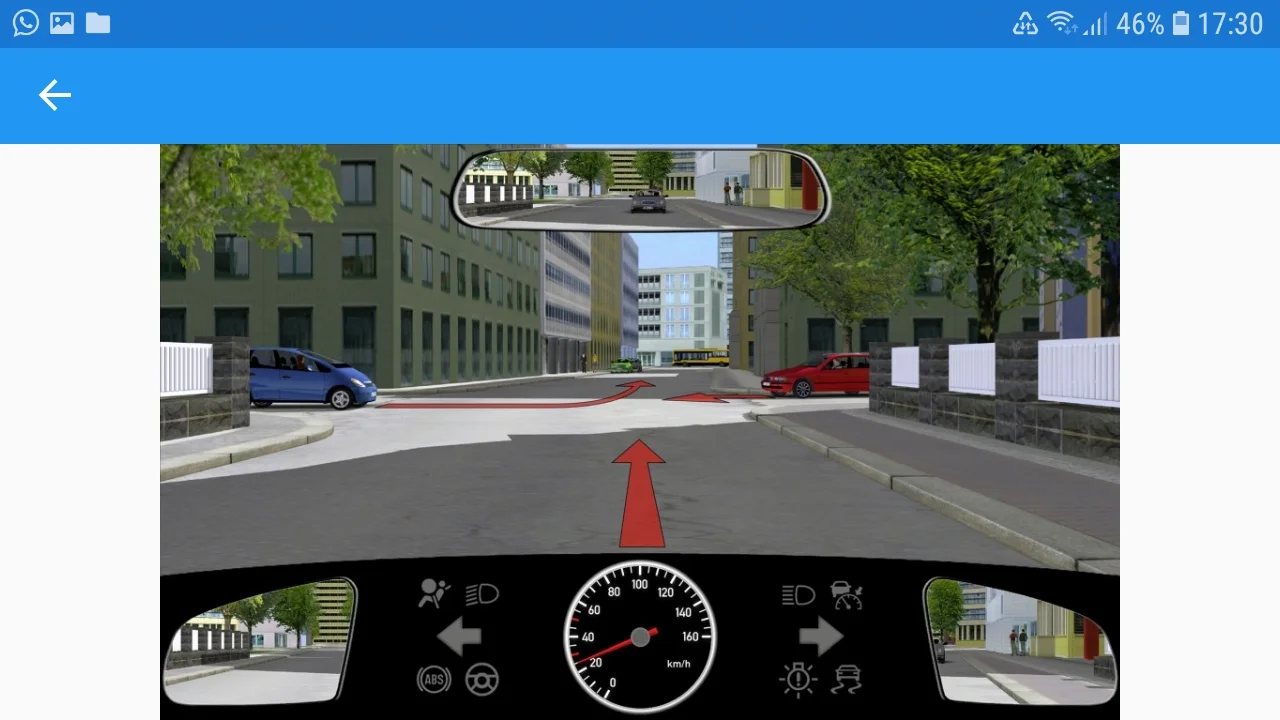Tap the back arrow in the blue bar

(55, 95)
